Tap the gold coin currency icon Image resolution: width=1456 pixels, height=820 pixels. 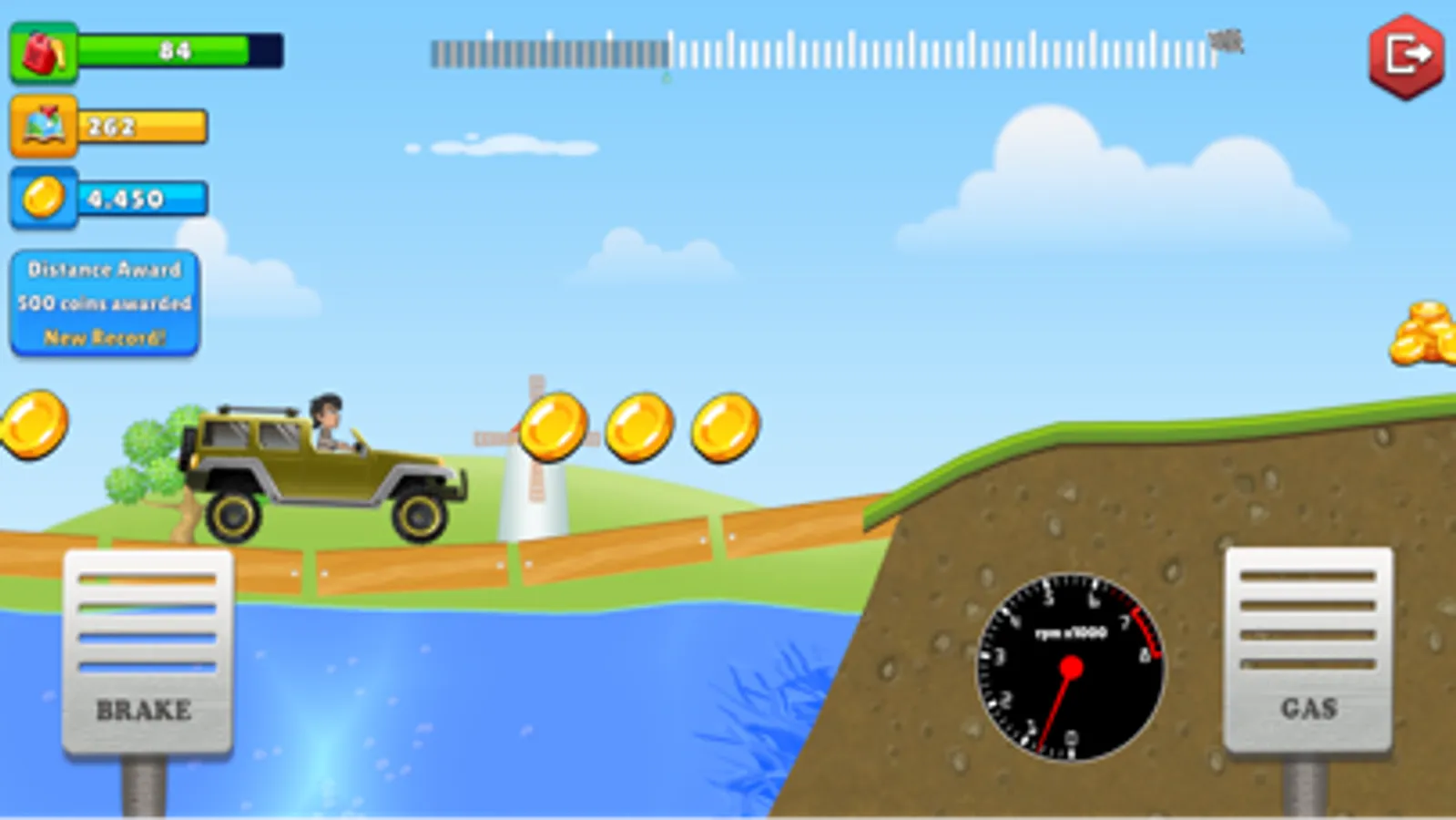(x=43, y=198)
